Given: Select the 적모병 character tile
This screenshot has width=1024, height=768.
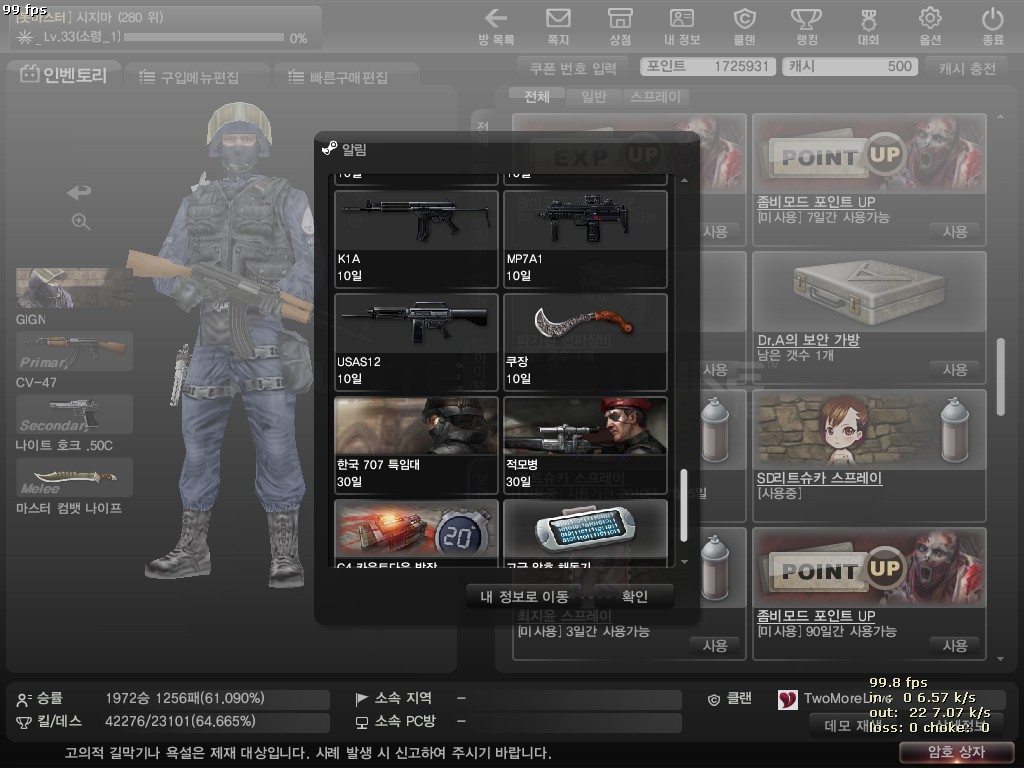Looking at the screenshot, I should pyautogui.click(x=585, y=444).
